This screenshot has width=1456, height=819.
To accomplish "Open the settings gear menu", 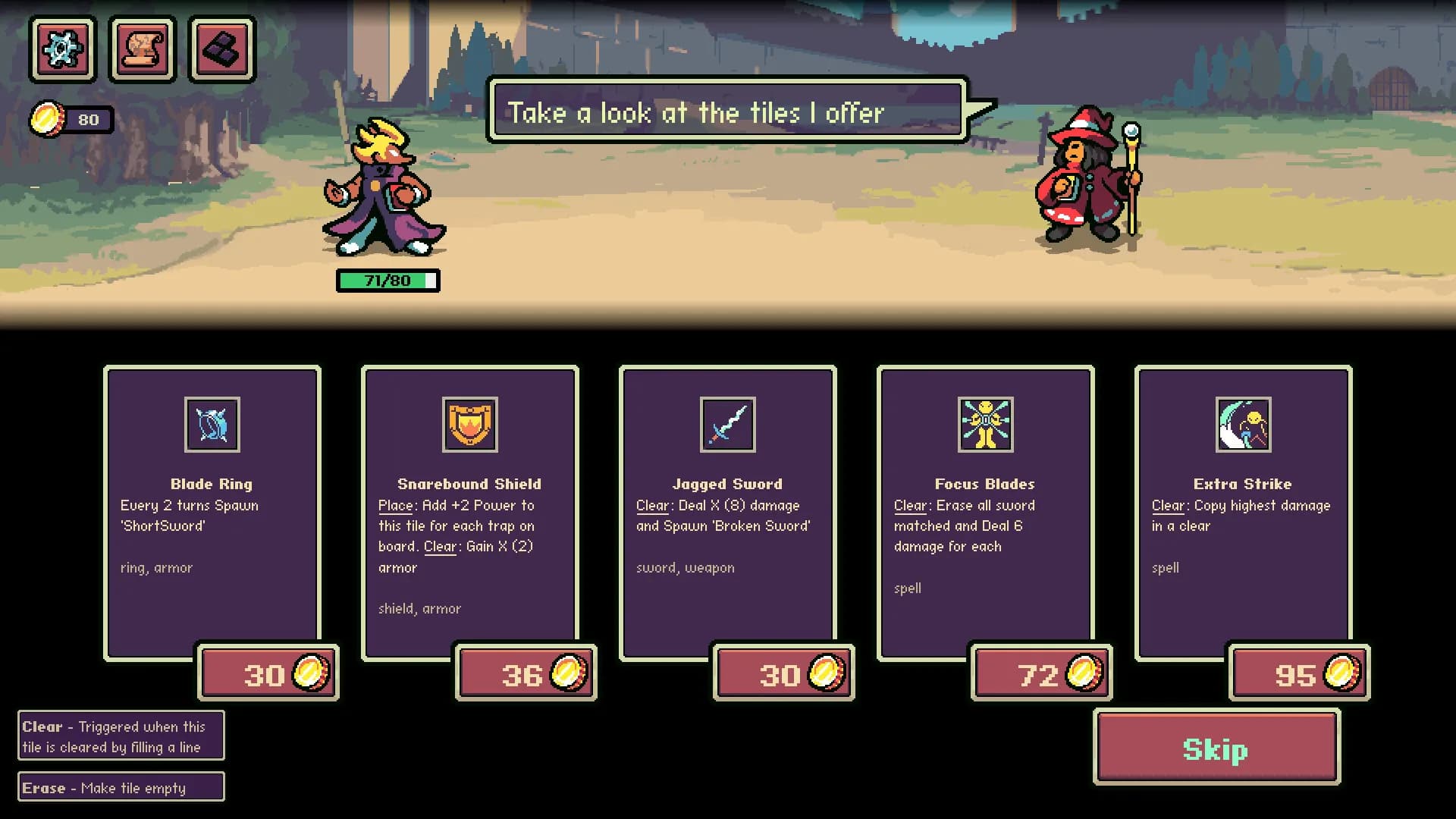I will coord(62,49).
